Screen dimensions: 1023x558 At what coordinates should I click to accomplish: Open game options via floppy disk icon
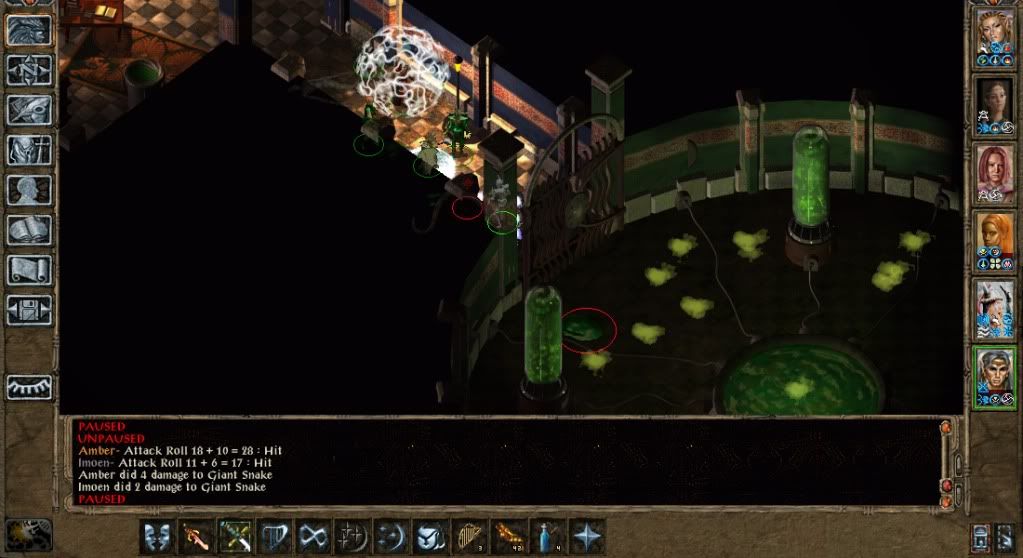(28, 310)
